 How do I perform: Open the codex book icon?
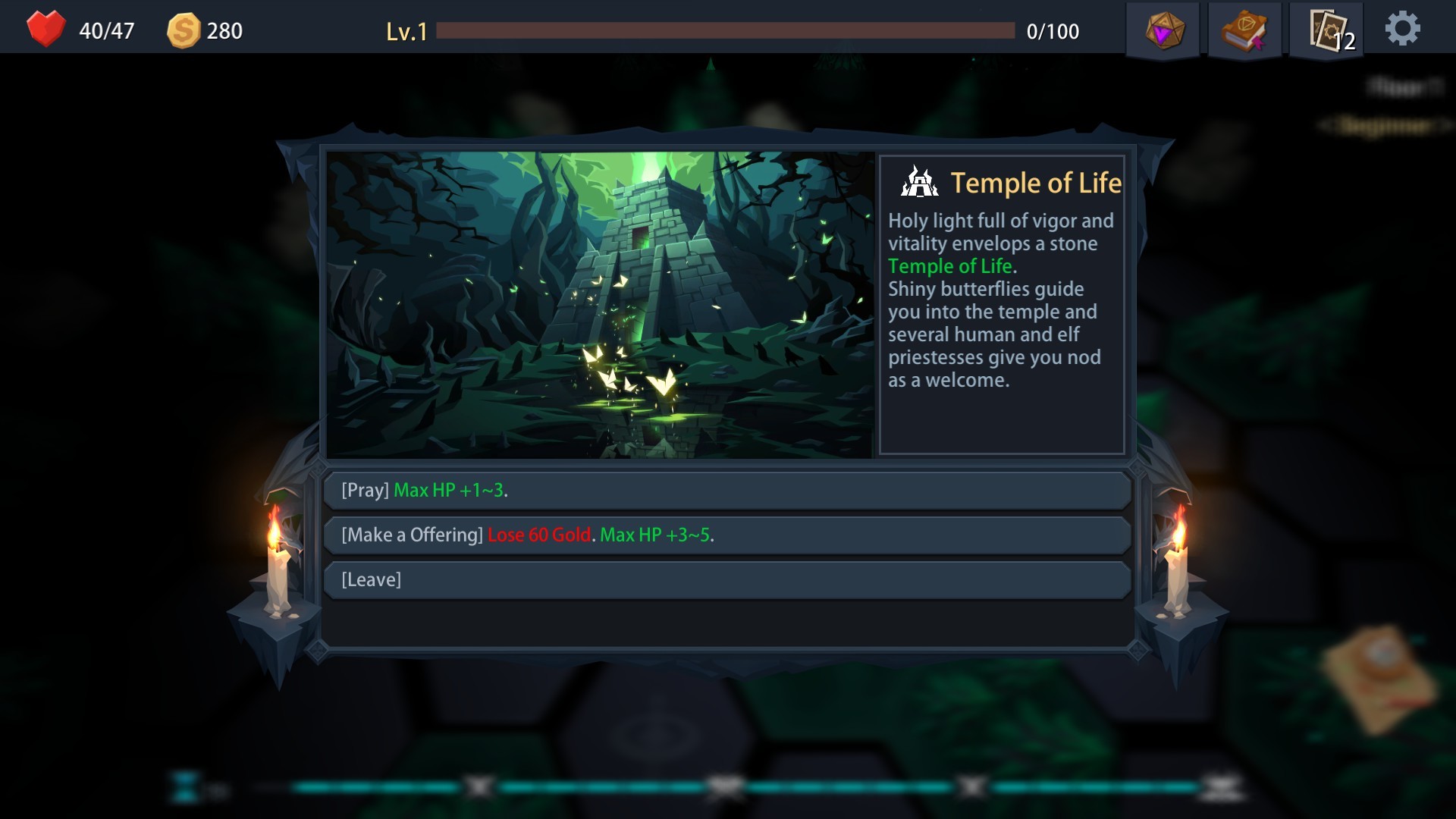click(1245, 29)
